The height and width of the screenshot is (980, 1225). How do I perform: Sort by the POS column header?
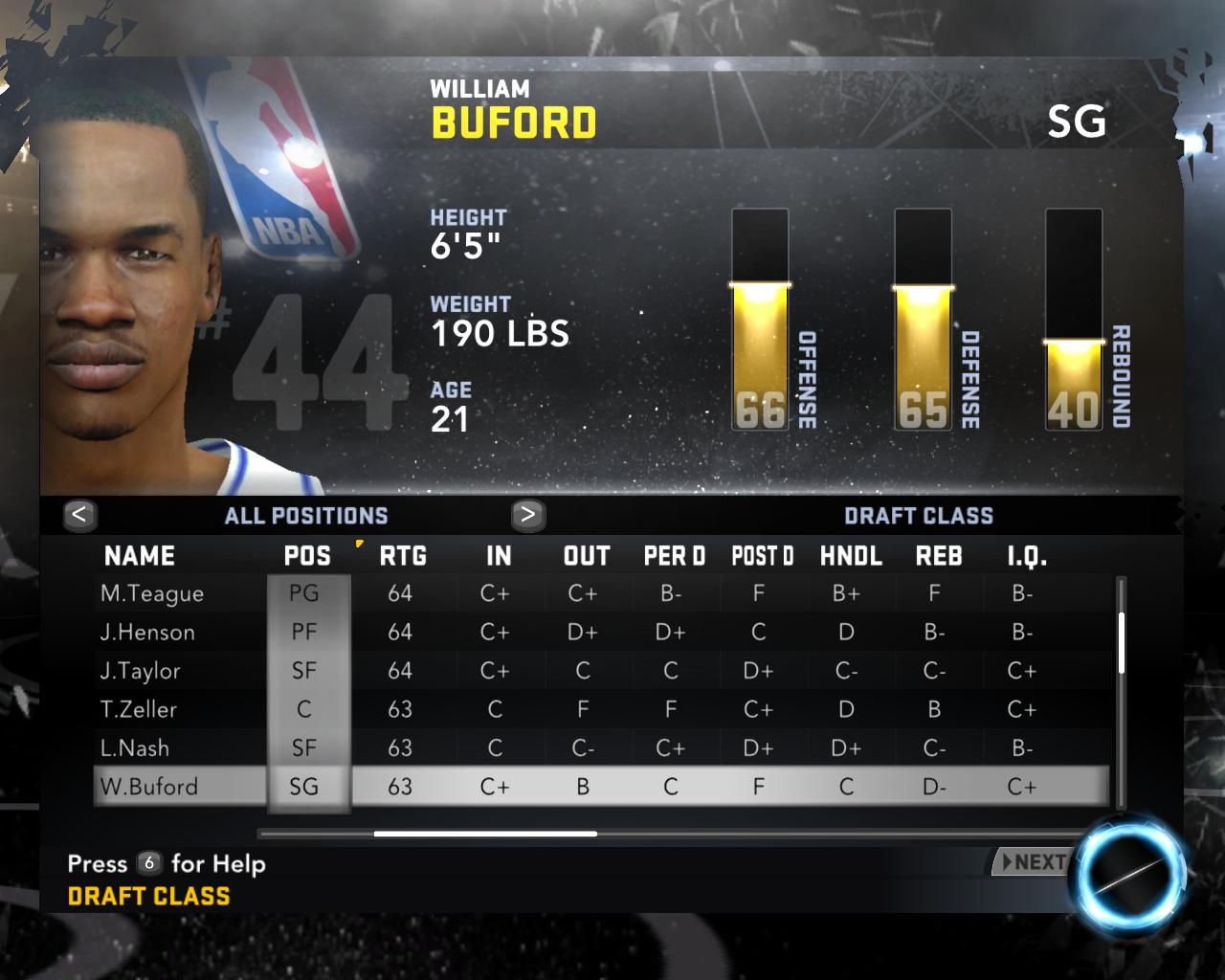tap(307, 556)
